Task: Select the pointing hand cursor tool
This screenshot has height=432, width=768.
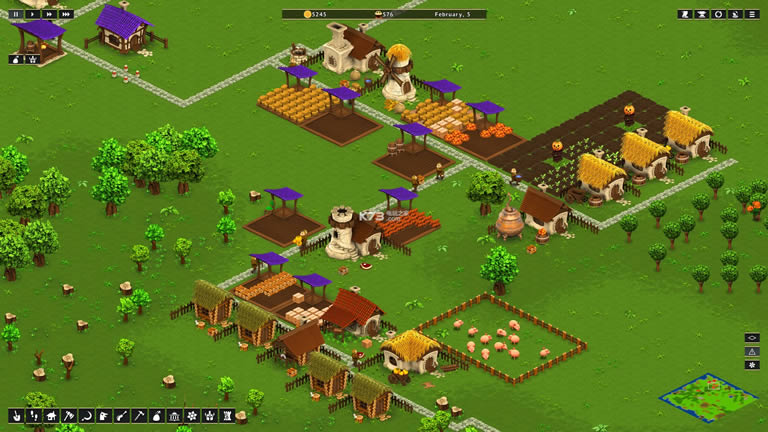Action: click(17, 415)
